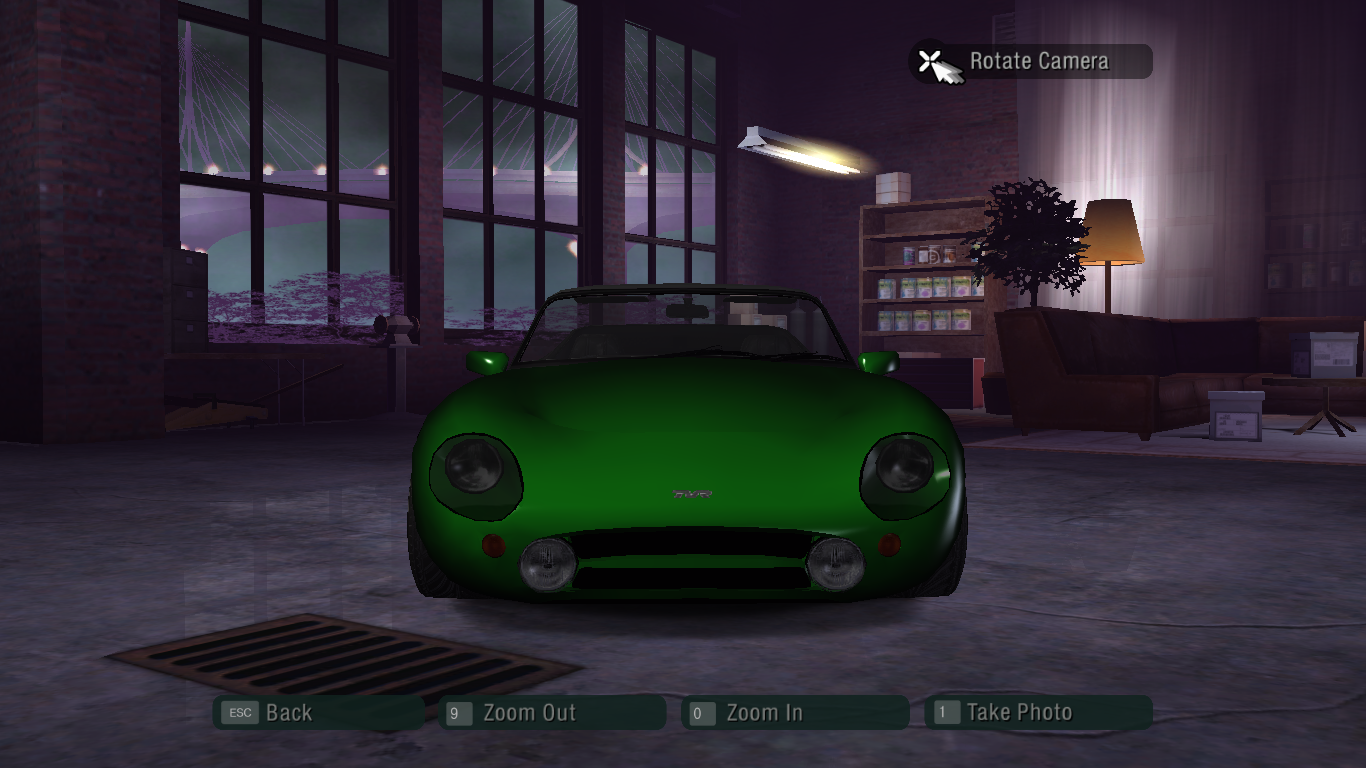Select the Zoom Out button

click(x=552, y=713)
